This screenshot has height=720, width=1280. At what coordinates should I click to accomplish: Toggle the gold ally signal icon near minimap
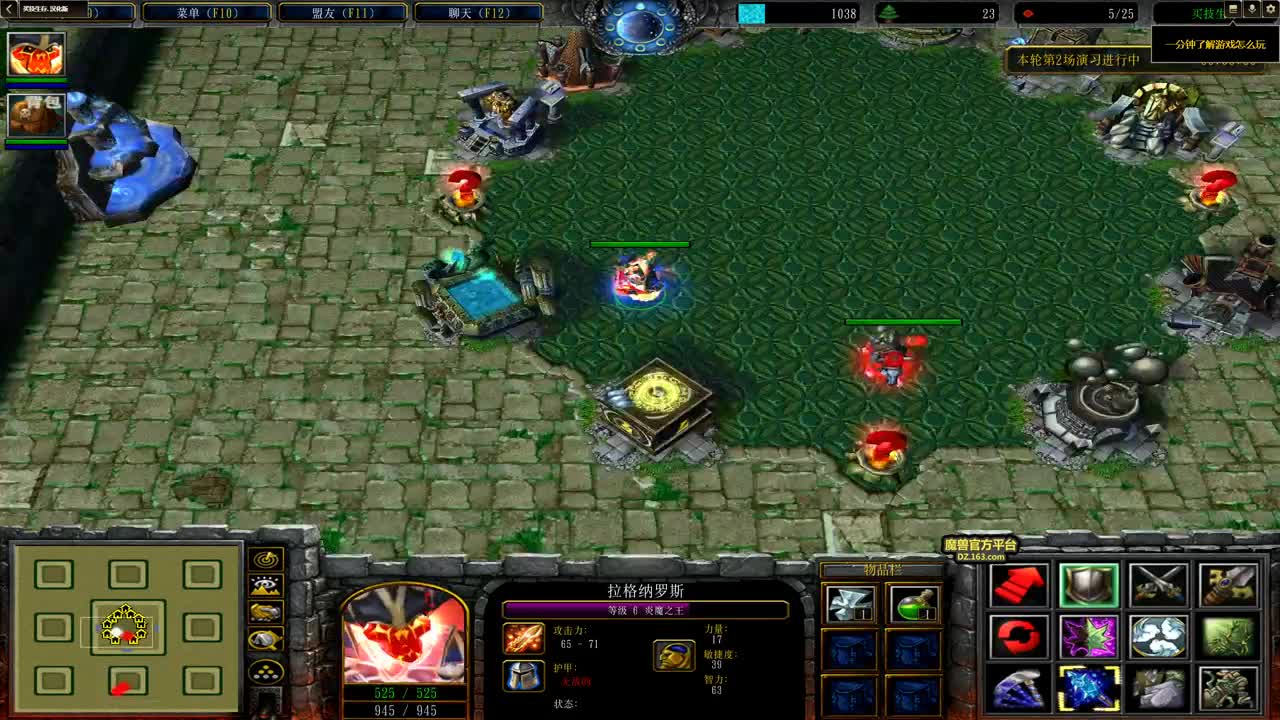tap(267, 612)
